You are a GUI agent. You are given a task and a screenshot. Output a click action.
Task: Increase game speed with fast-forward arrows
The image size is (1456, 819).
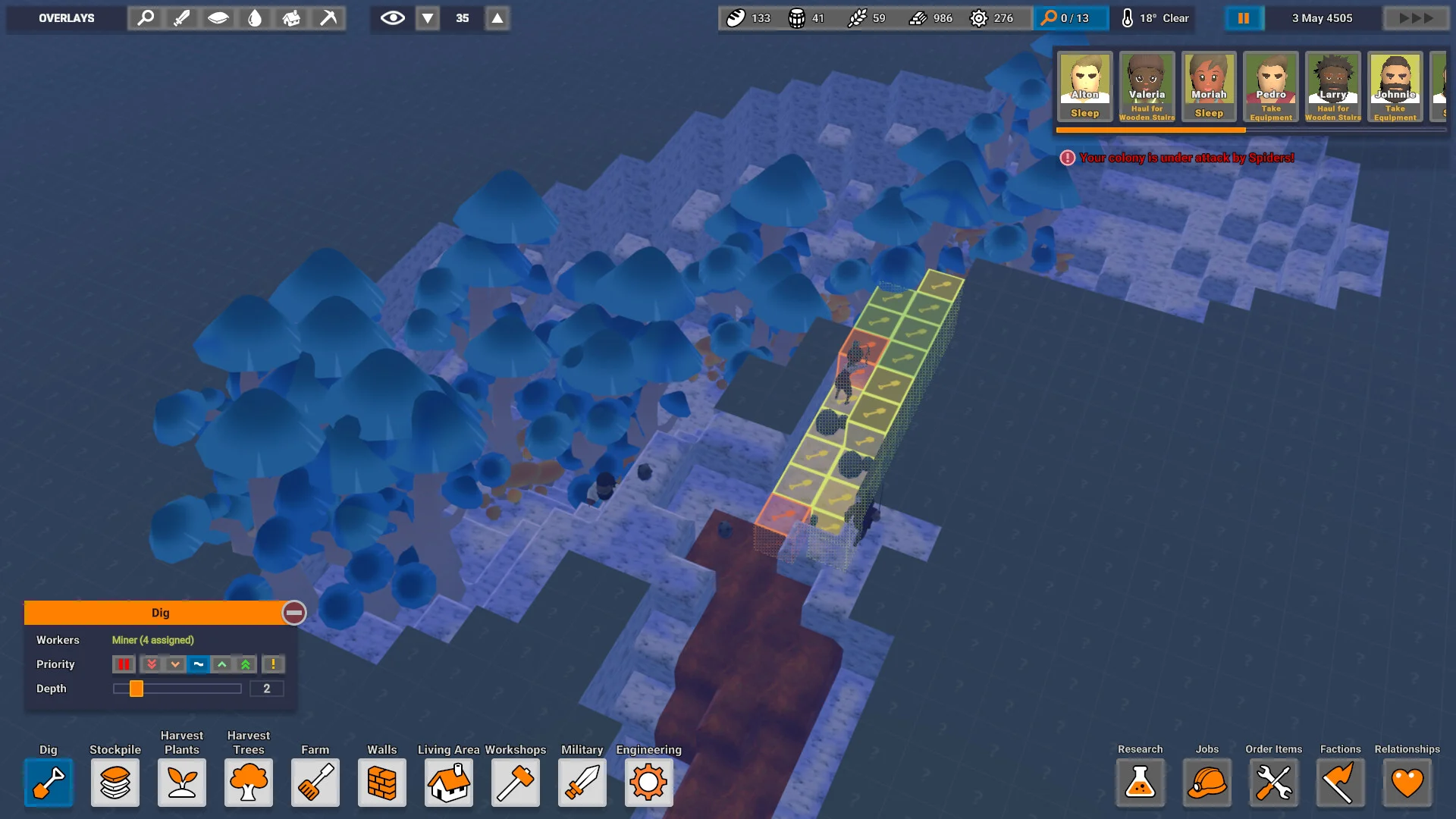[x=1415, y=18]
